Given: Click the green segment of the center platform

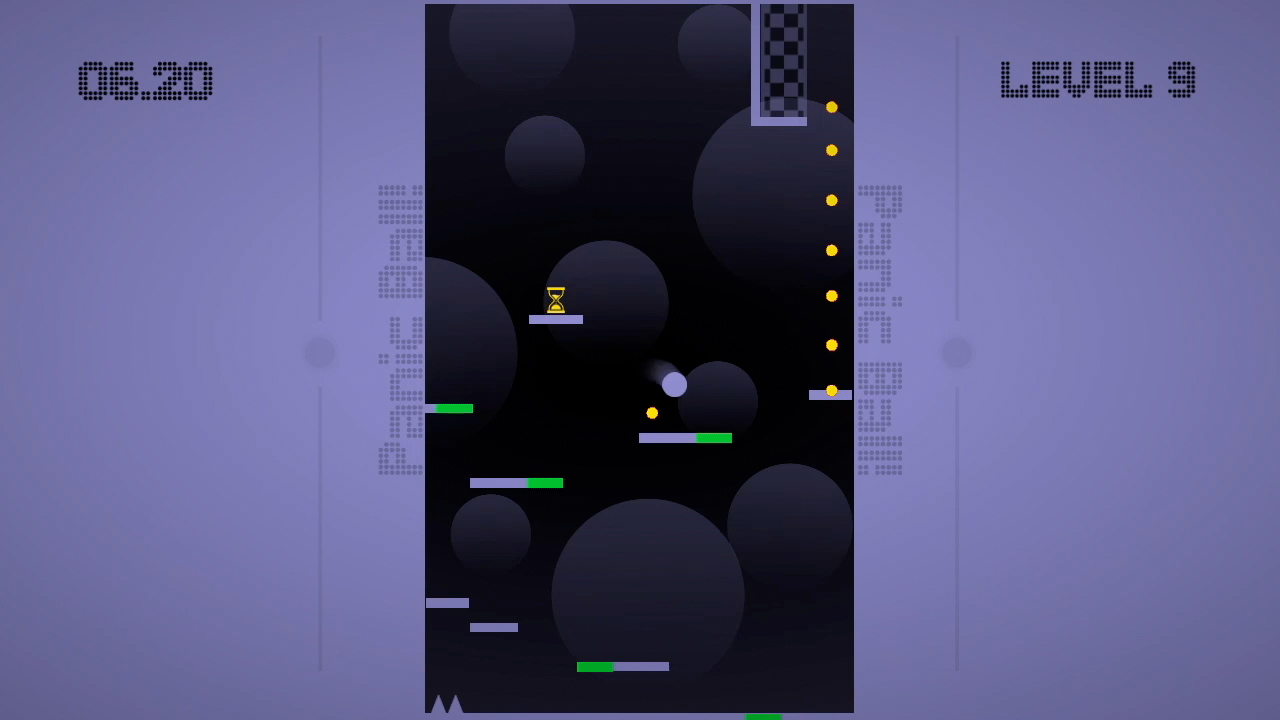Looking at the screenshot, I should (712, 438).
